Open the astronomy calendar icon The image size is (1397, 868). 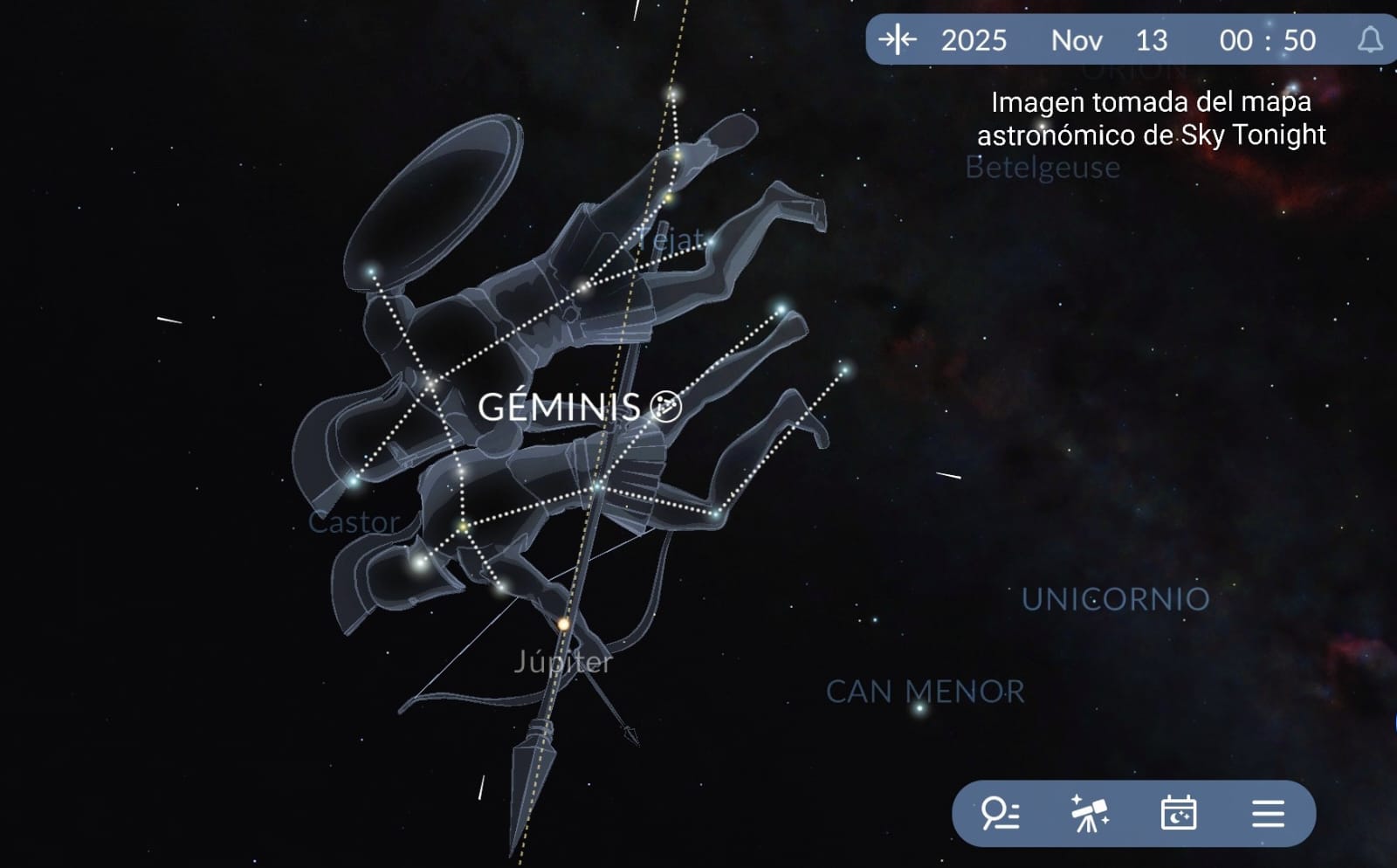click(1179, 814)
